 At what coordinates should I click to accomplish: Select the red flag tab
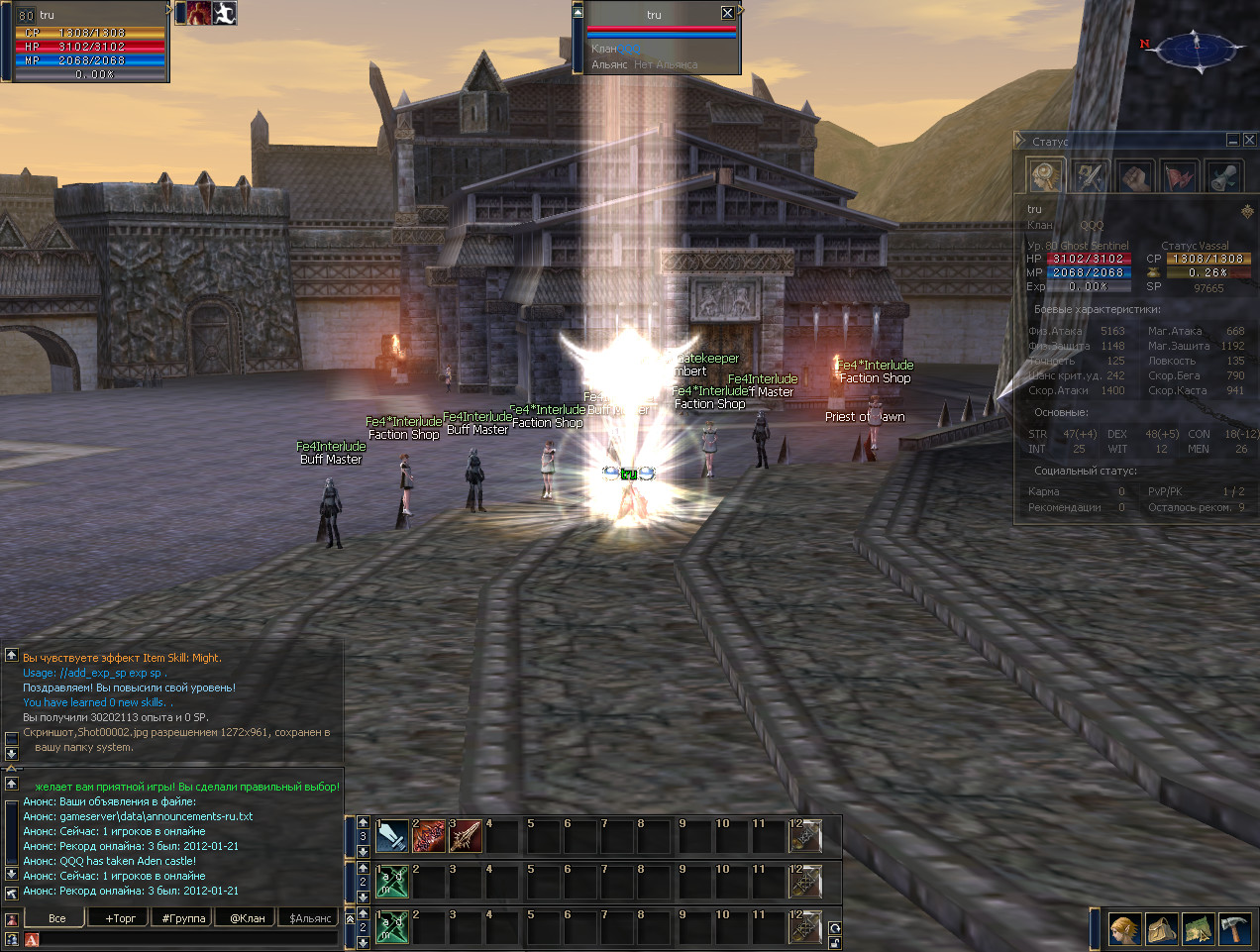1180,177
